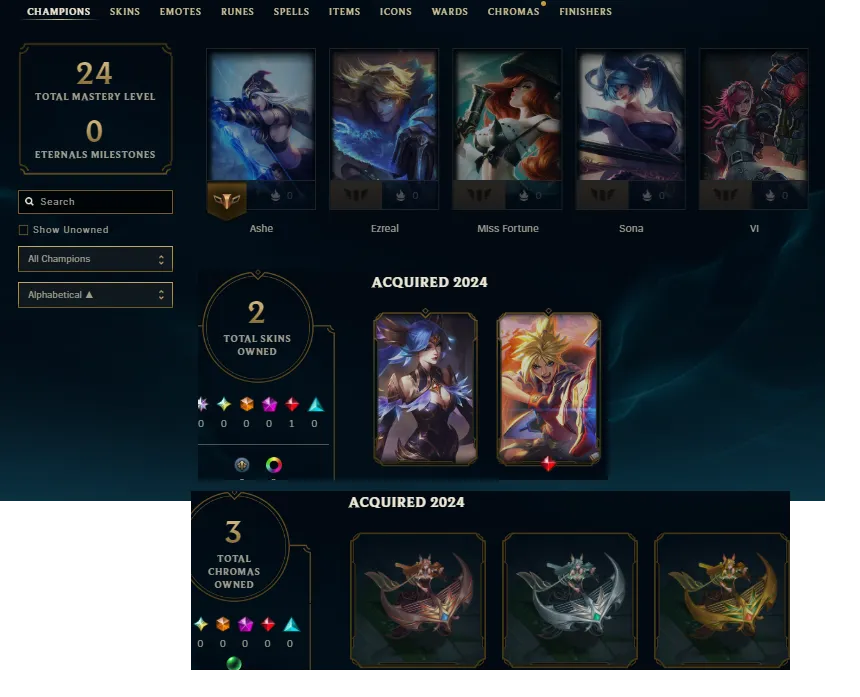View the Wards tab
This screenshot has width=860, height=697.
[449, 12]
